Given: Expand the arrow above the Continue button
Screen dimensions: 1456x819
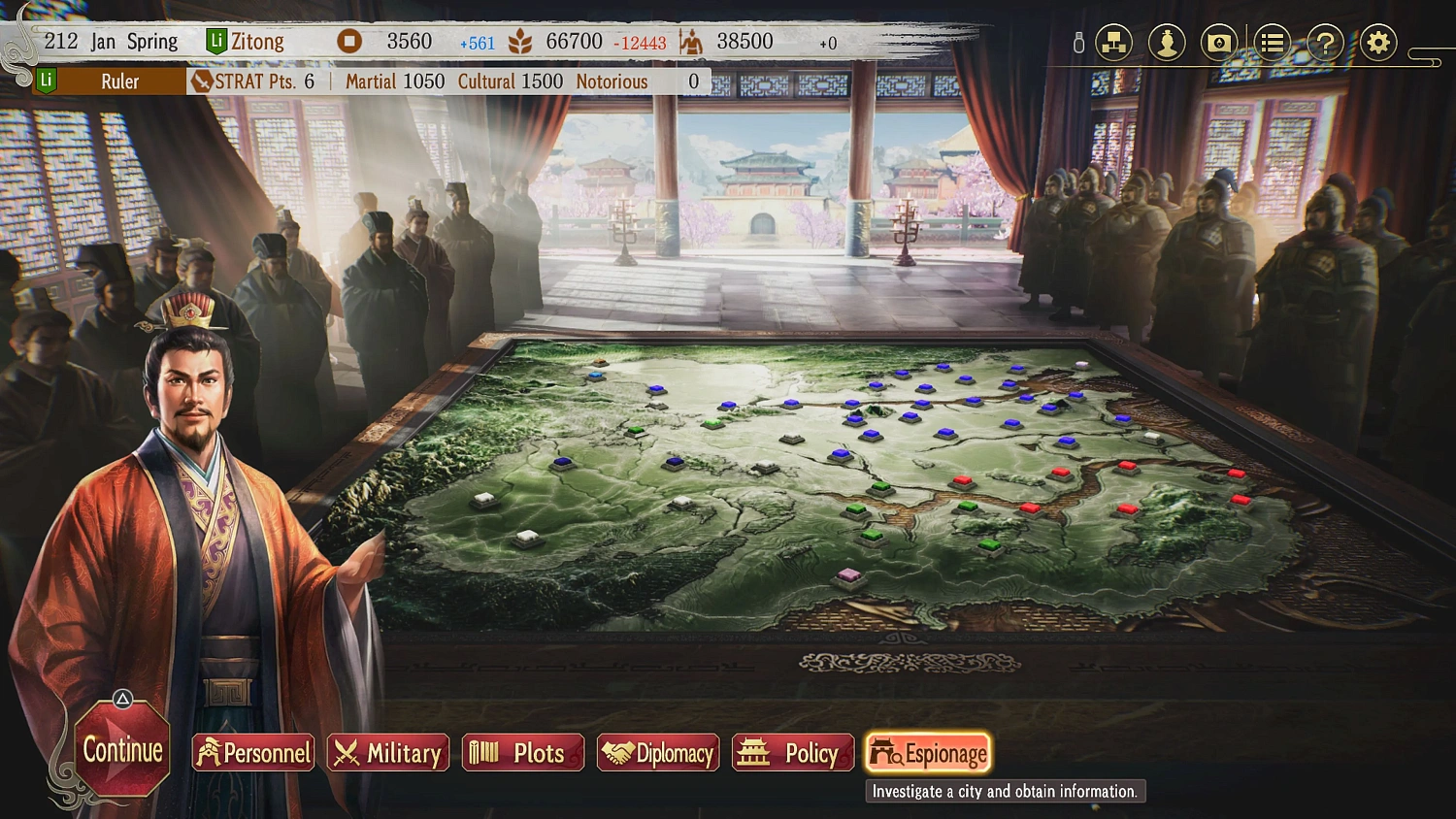Looking at the screenshot, I should click(x=120, y=696).
